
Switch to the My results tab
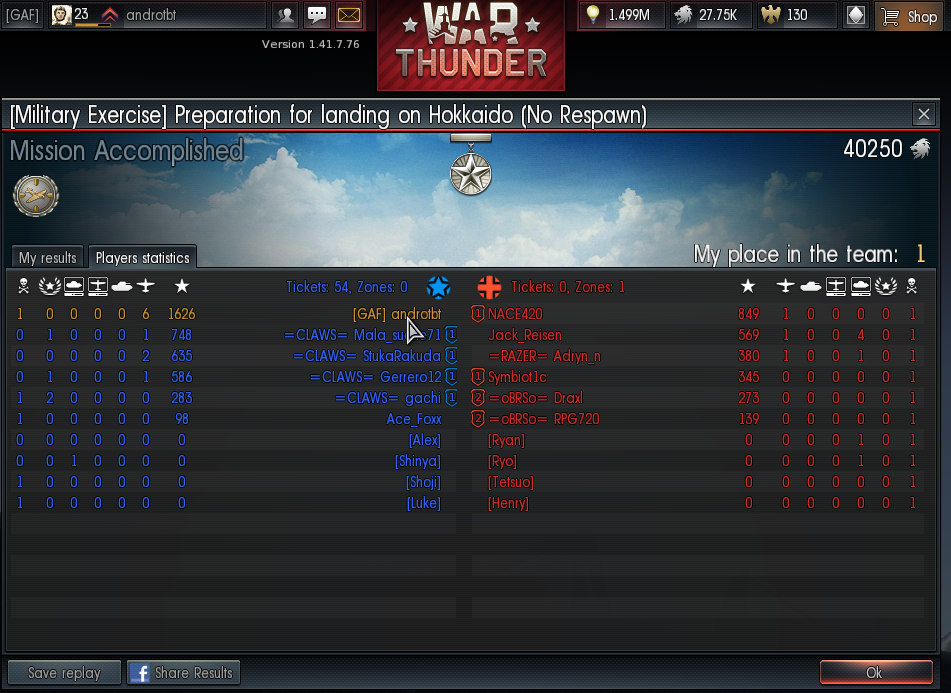47,258
